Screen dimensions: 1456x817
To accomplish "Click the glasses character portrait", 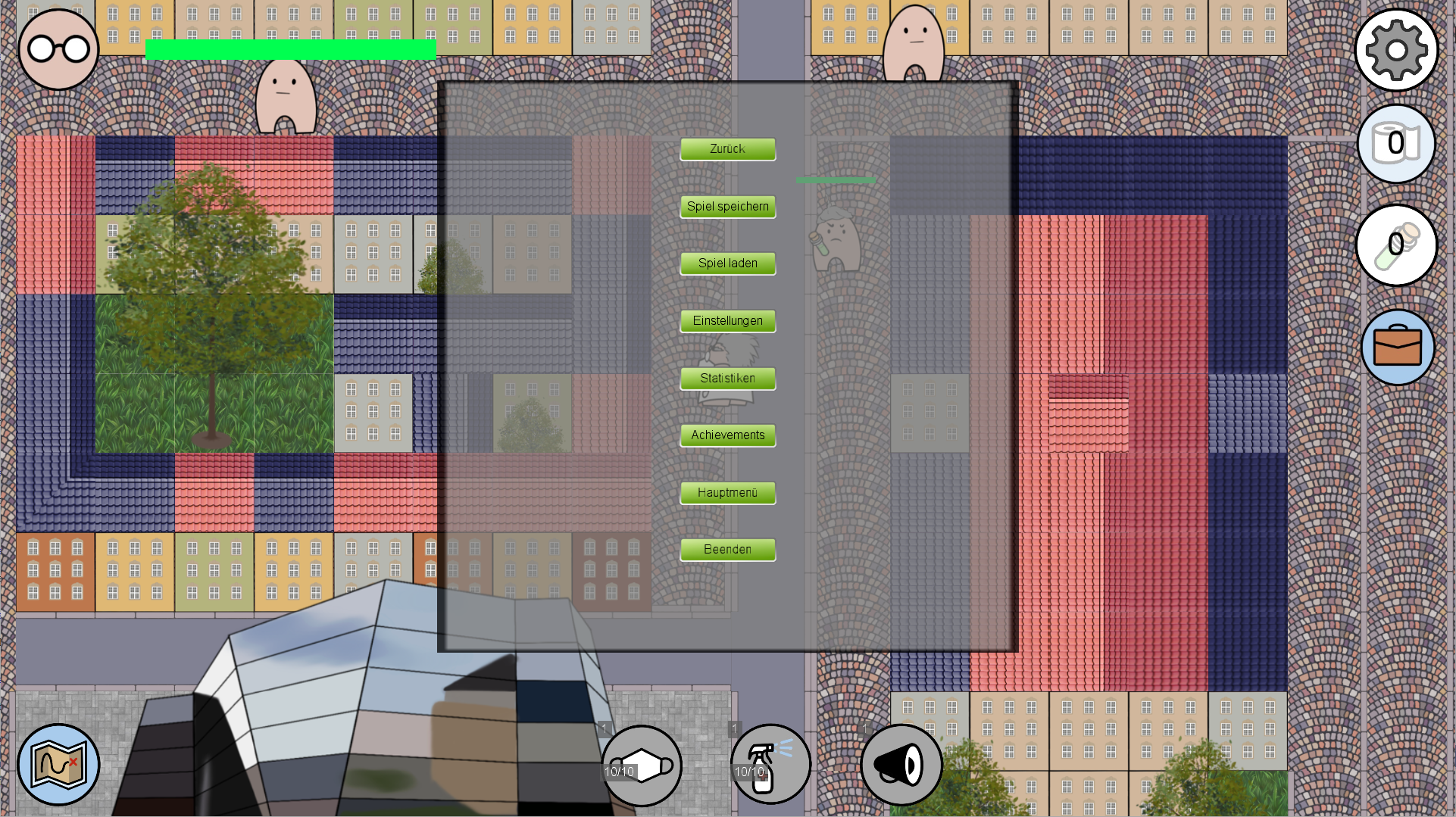I will [x=58, y=50].
